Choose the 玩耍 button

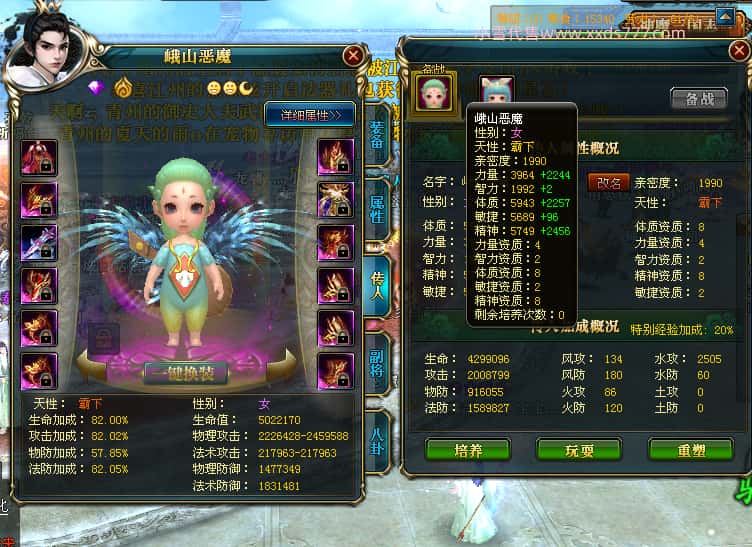tap(578, 450)
